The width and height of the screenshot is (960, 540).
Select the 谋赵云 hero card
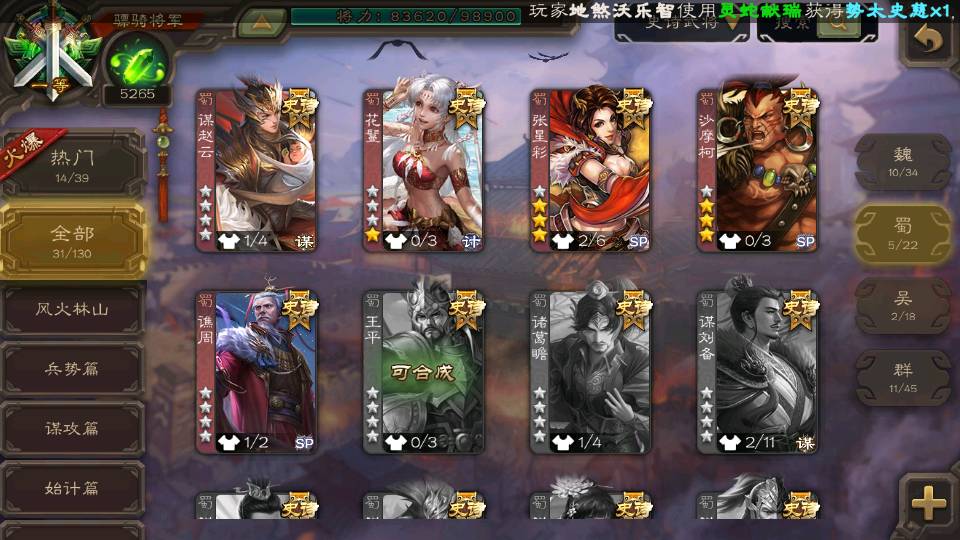[256, 170]
